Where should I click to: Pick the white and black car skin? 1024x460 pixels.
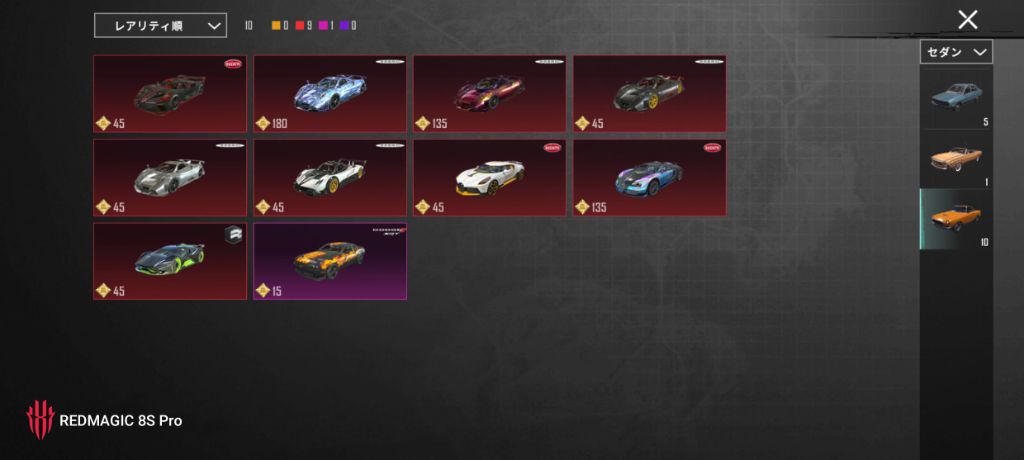point(330,178)
